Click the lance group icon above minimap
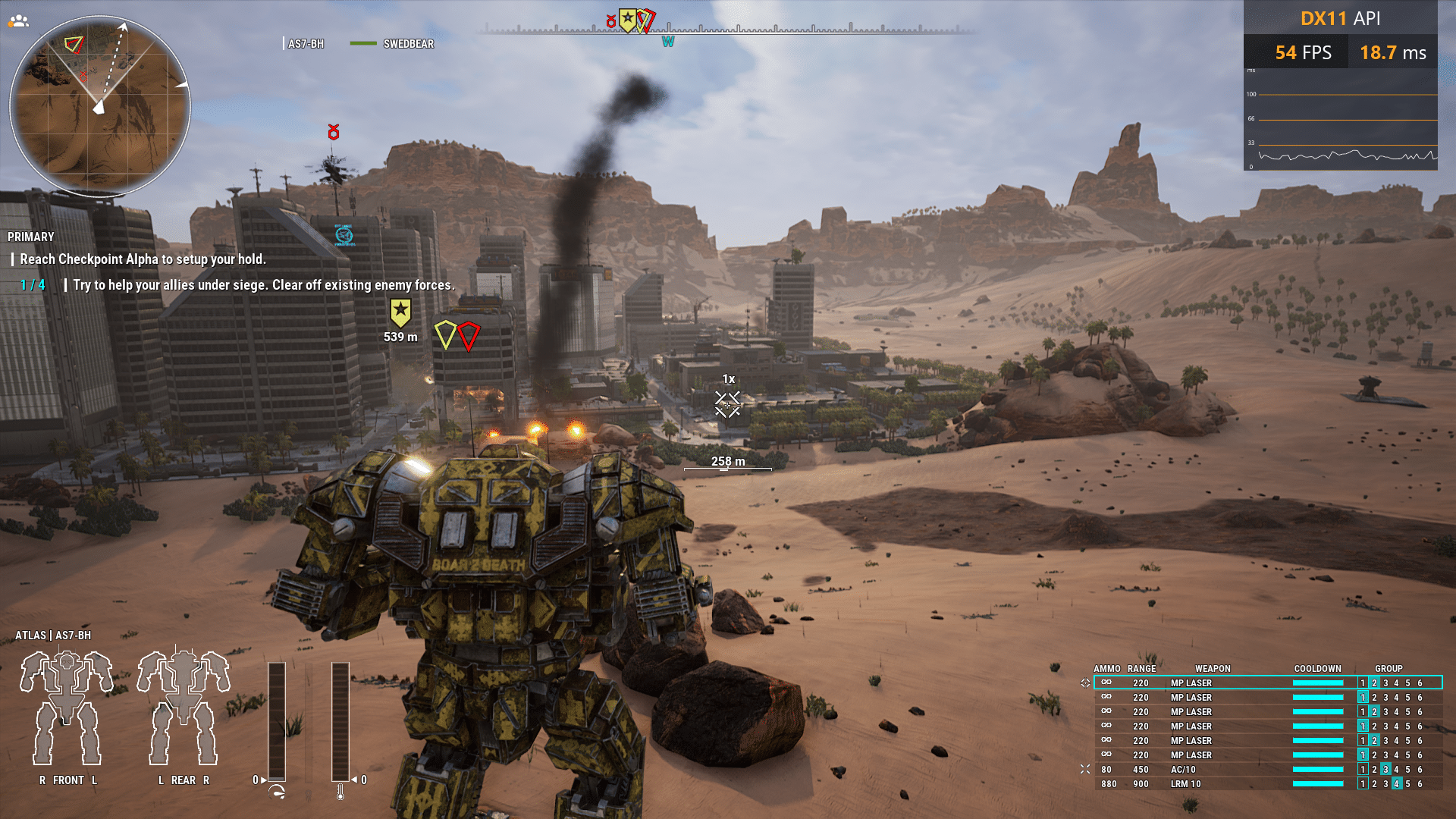1456x819 pixels. pos(18,21)
